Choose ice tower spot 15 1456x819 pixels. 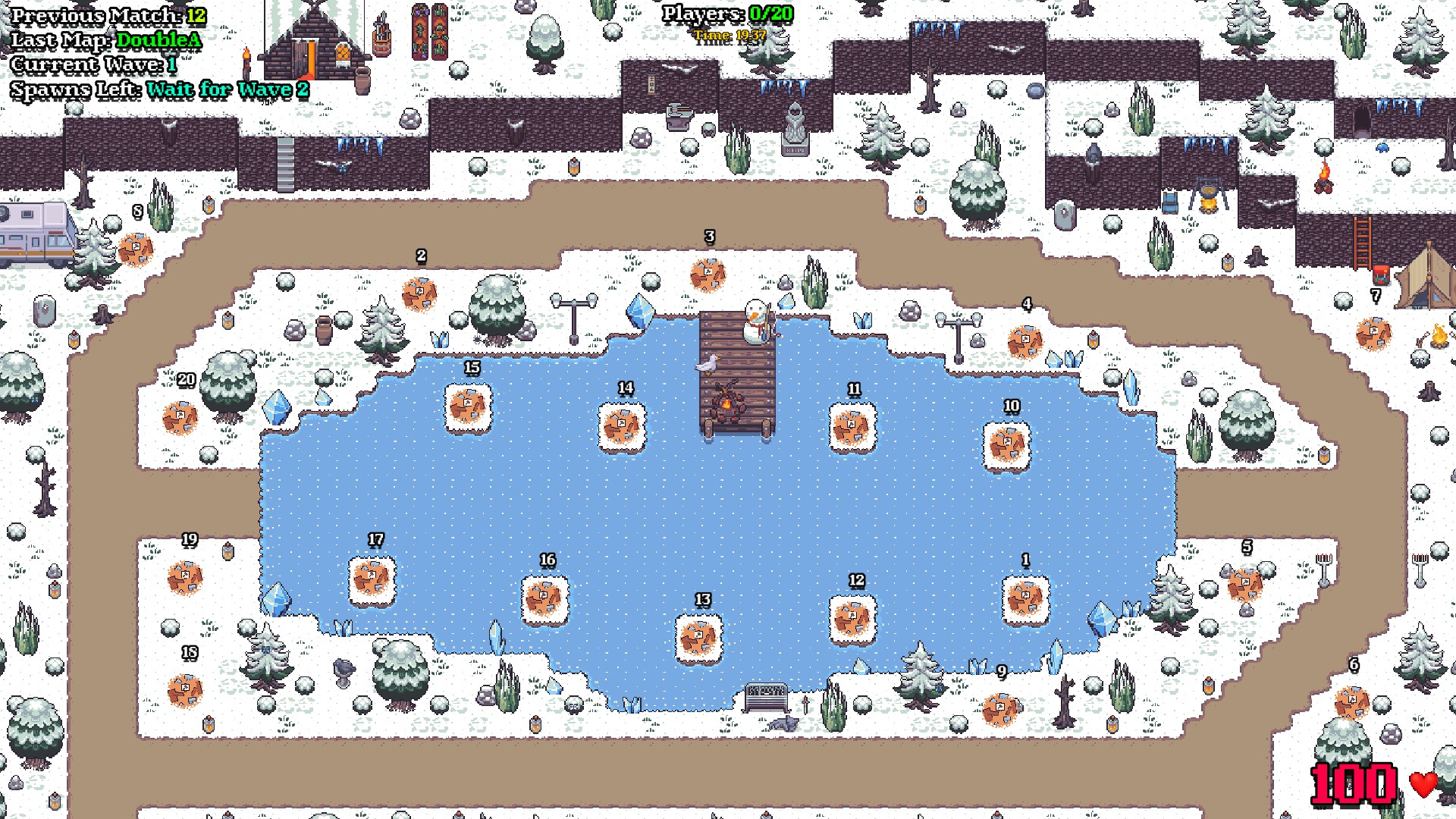coord(468,407)
